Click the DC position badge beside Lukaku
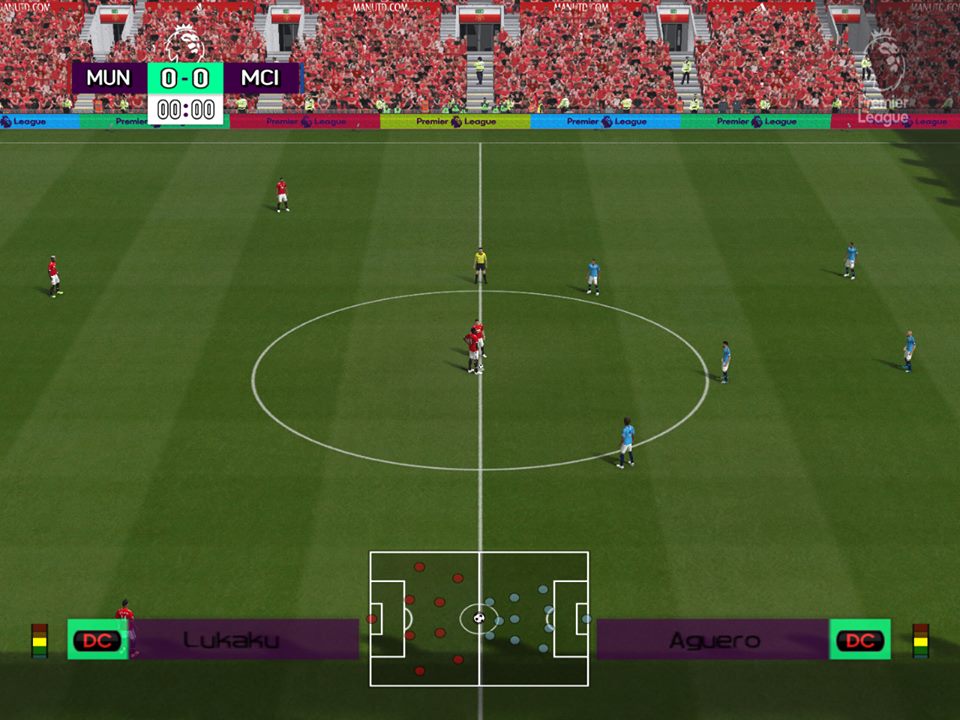Screen dimensions: 960x720 click(x=97, y=640)
